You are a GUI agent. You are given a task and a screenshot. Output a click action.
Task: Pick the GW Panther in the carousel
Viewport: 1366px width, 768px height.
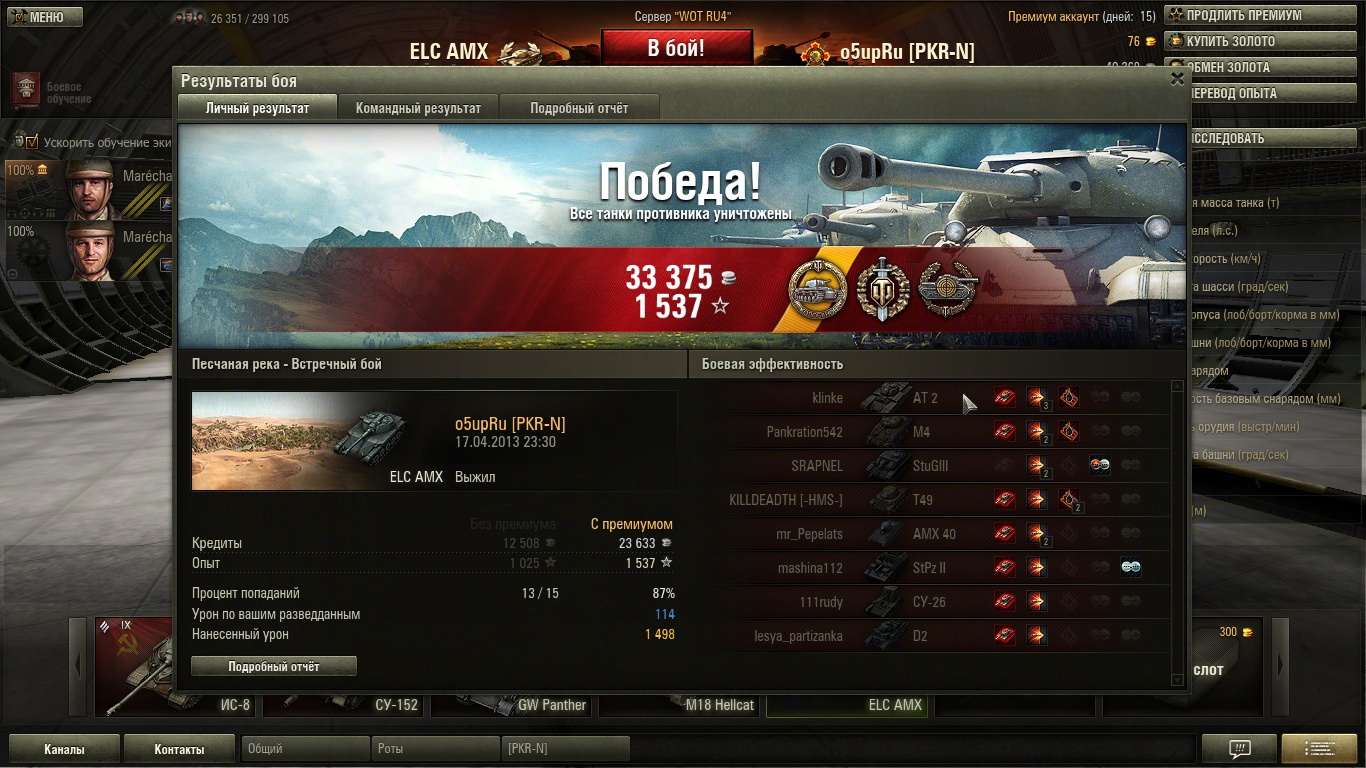tap(512, 703)
